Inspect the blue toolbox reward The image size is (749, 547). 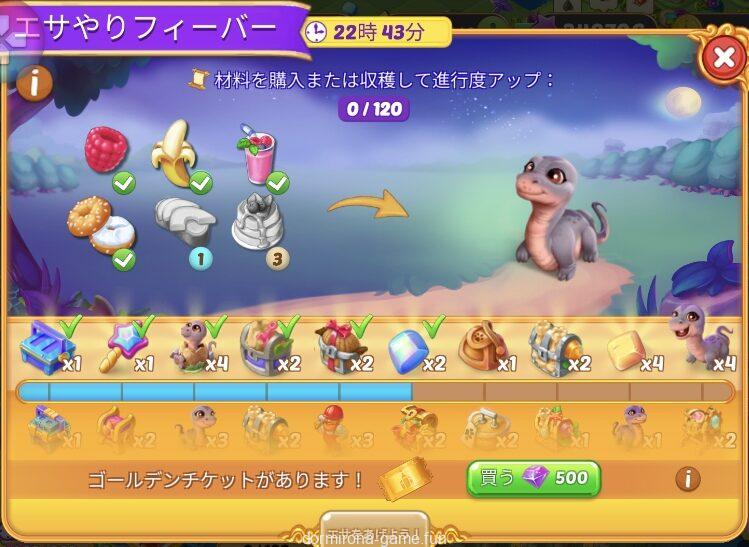(x=45, y=346)
